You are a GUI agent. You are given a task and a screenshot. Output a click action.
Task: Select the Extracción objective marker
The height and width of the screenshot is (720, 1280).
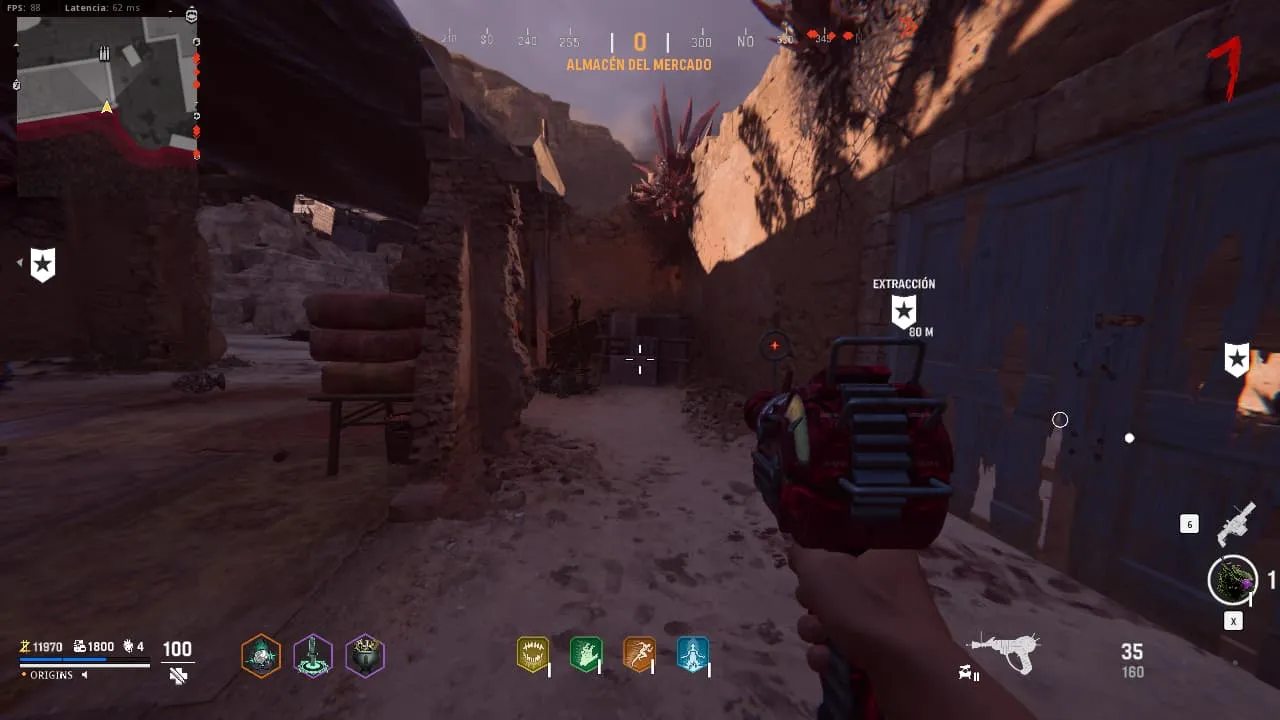(904, 311)
